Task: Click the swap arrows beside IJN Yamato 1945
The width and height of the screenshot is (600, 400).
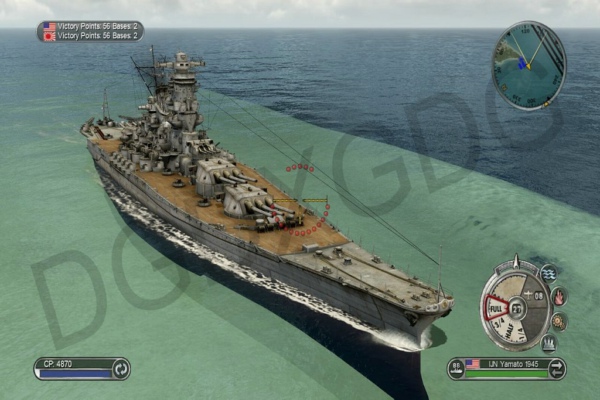Action: (x=557, y=368)
